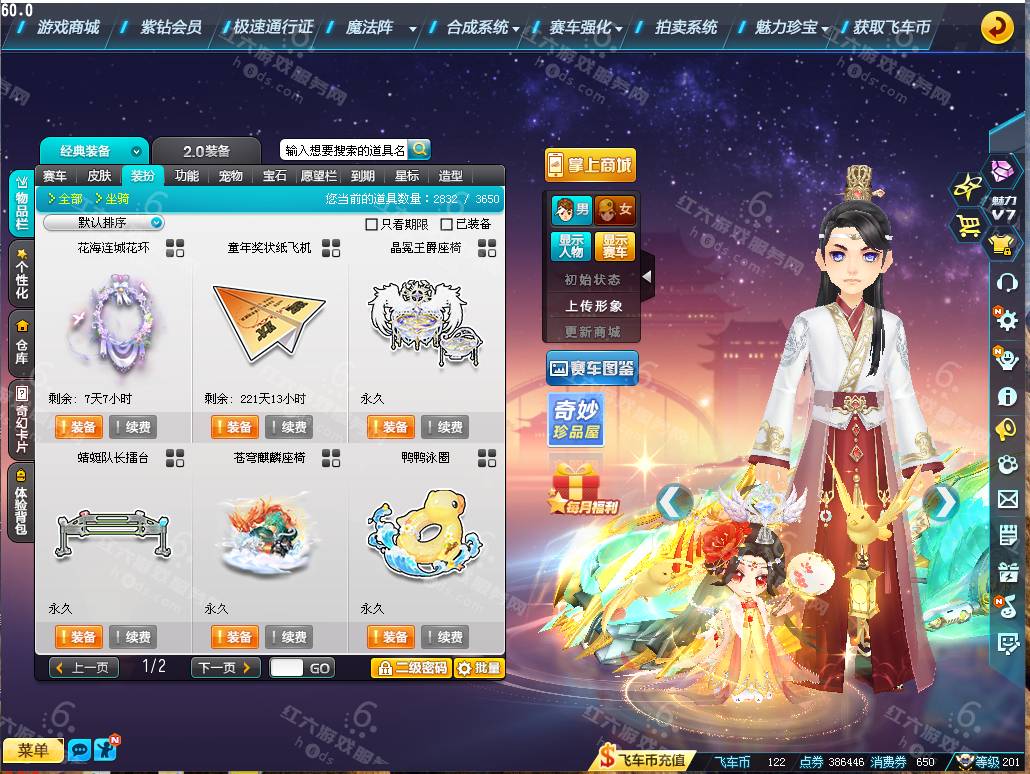The width and height of the screenshot is (1030, 774).
Task: Switch to the 宠物 category tab
Action: 231,176
